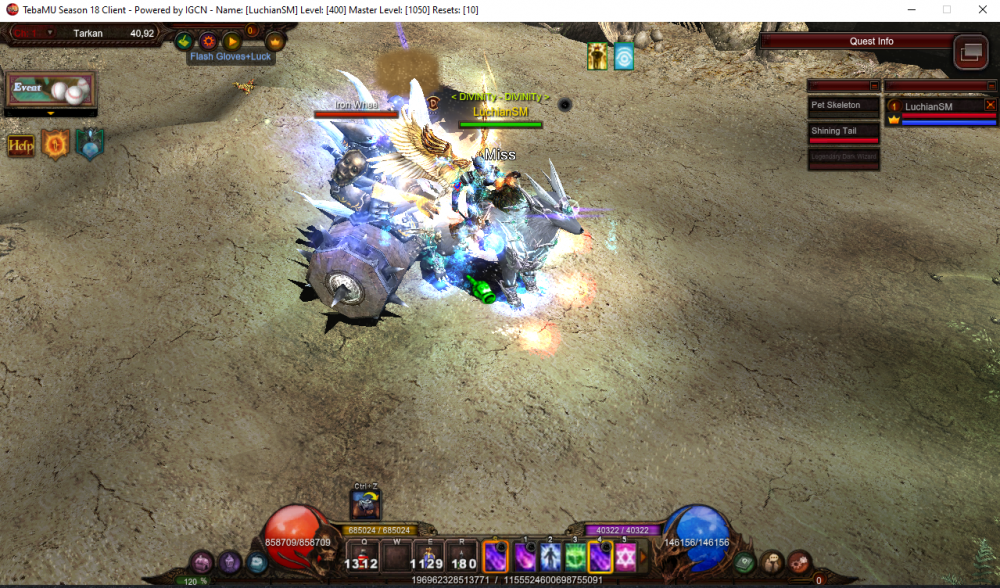Select Pet Skeleton in the summon list
Viewport: 1000px width, 588px height.
pyautogui.click(x=843, y=105)
